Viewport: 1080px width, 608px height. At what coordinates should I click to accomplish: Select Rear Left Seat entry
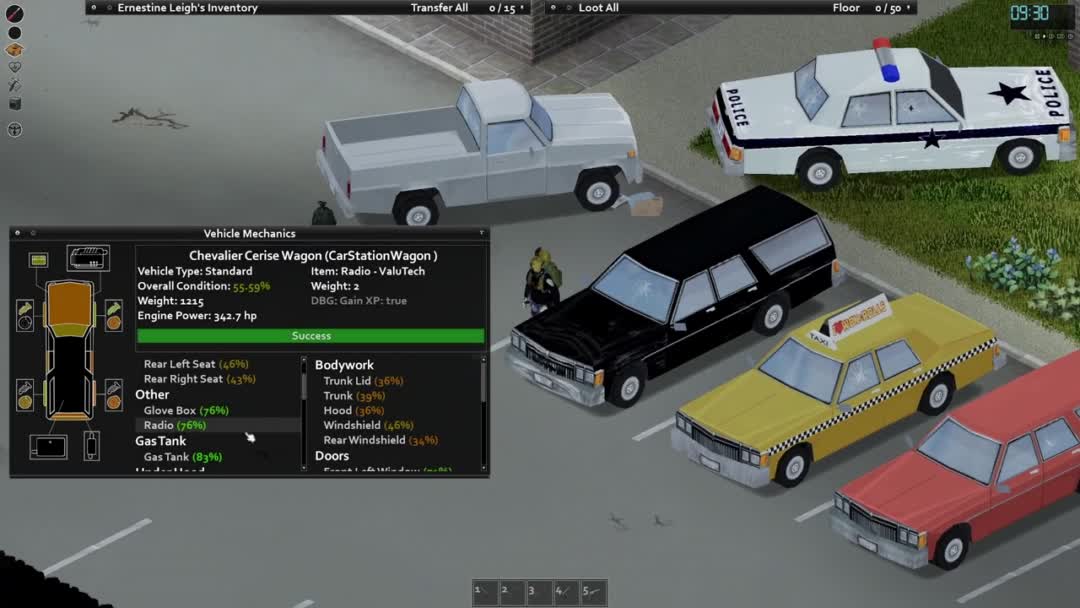point(196,364)
